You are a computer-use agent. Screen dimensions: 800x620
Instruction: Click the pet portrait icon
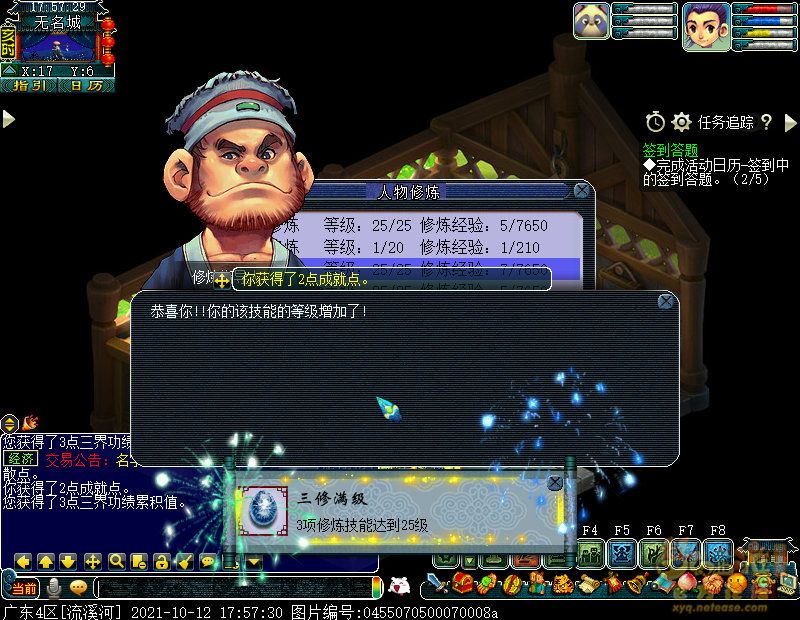click(591, 21)
